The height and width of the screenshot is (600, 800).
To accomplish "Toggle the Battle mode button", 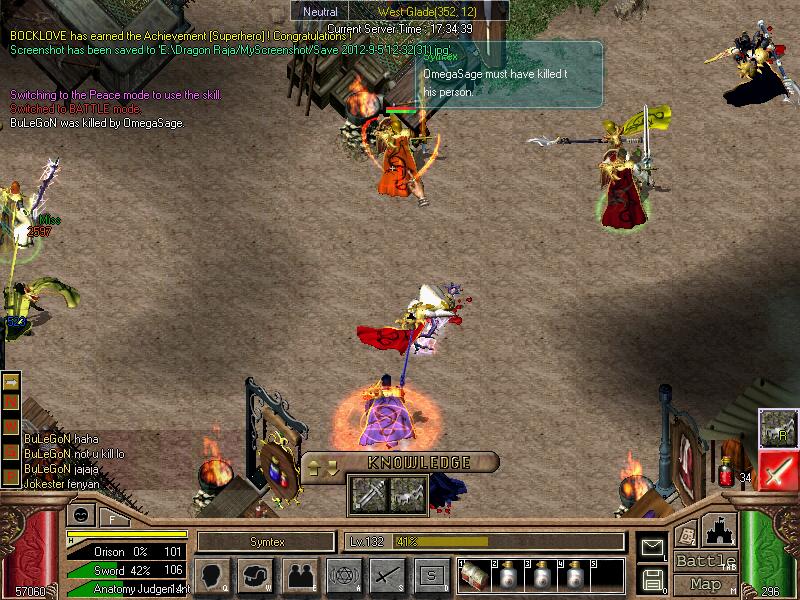I will click(706, 560).
